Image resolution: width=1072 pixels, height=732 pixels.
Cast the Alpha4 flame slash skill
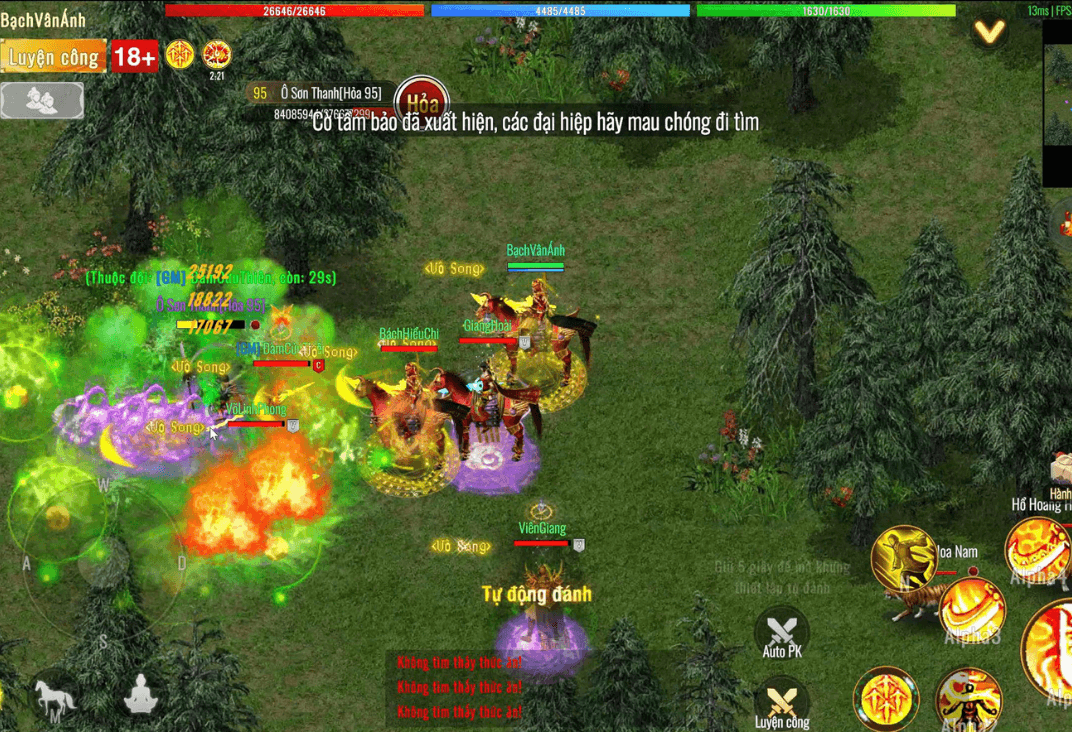[x=1038, y=550]
